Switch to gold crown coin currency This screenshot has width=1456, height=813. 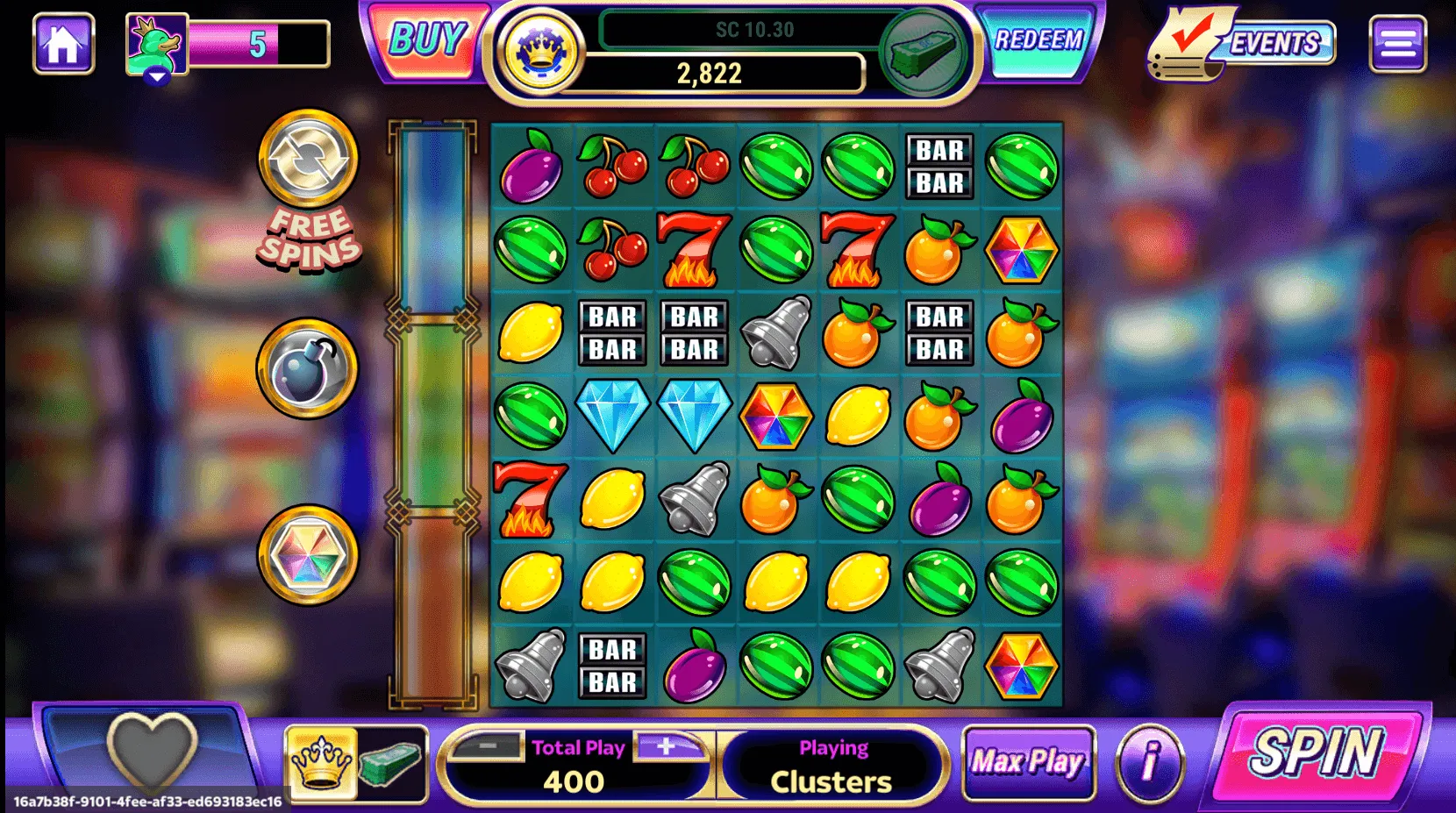322,762
